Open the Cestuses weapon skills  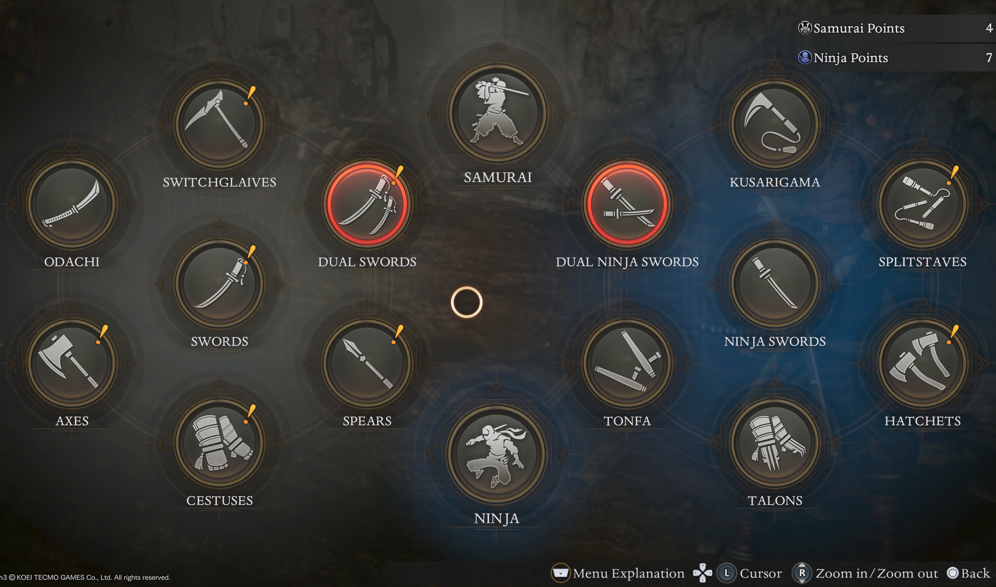point(219,443)
